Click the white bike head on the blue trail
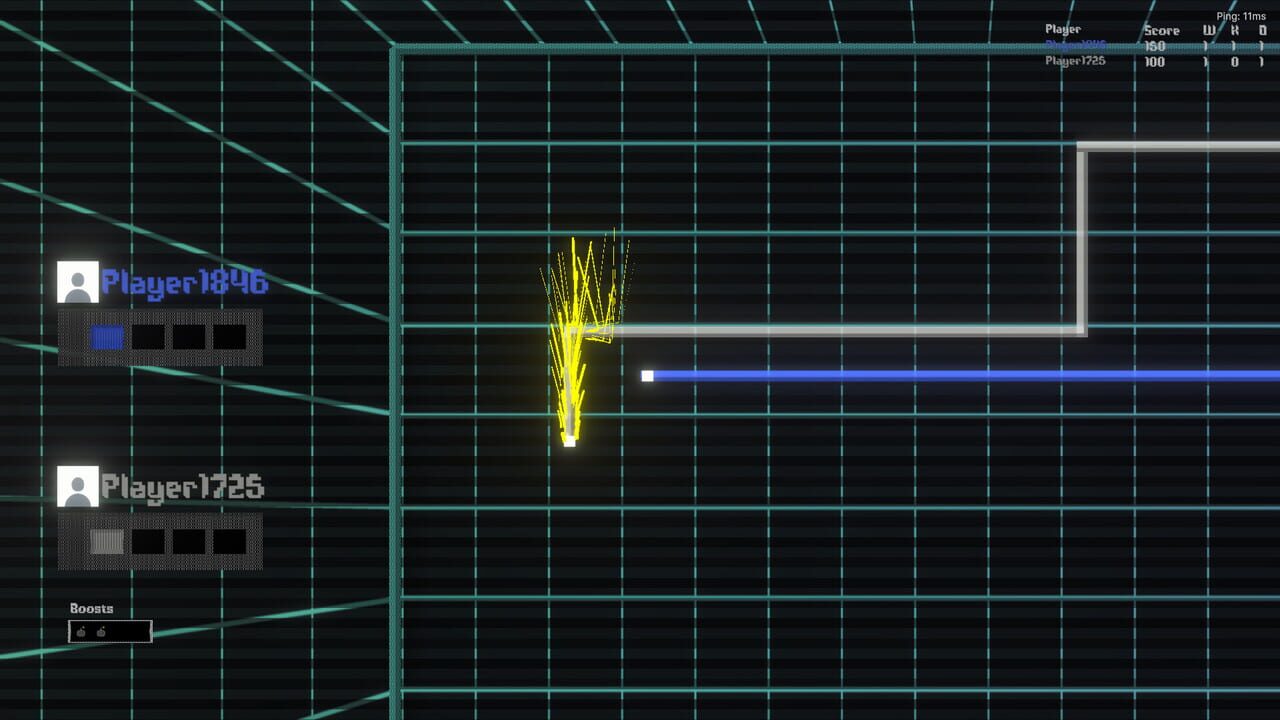Image resolution: width=1280 pixels, height=720 pixels. [648, 375]
